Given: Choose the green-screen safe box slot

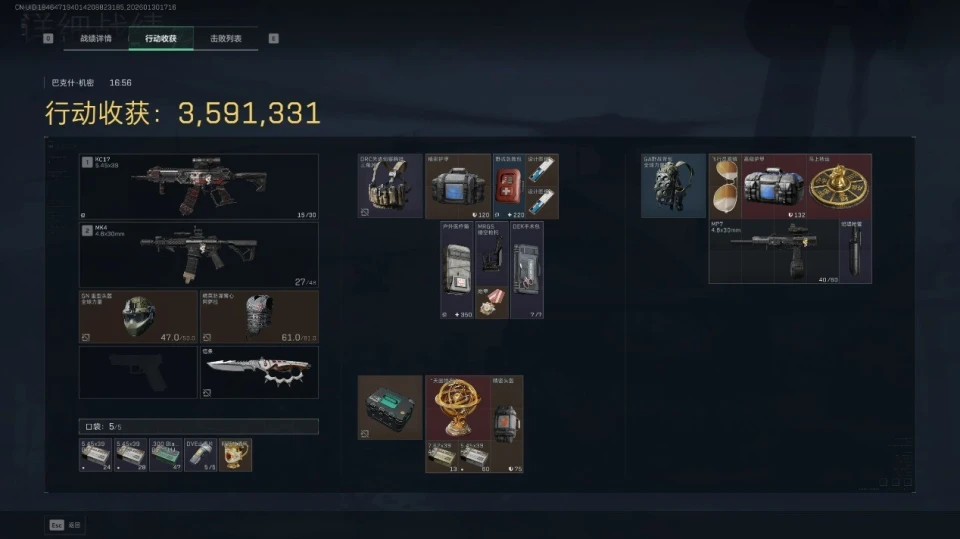Looking at the screenshot, I should coord(390,407).
